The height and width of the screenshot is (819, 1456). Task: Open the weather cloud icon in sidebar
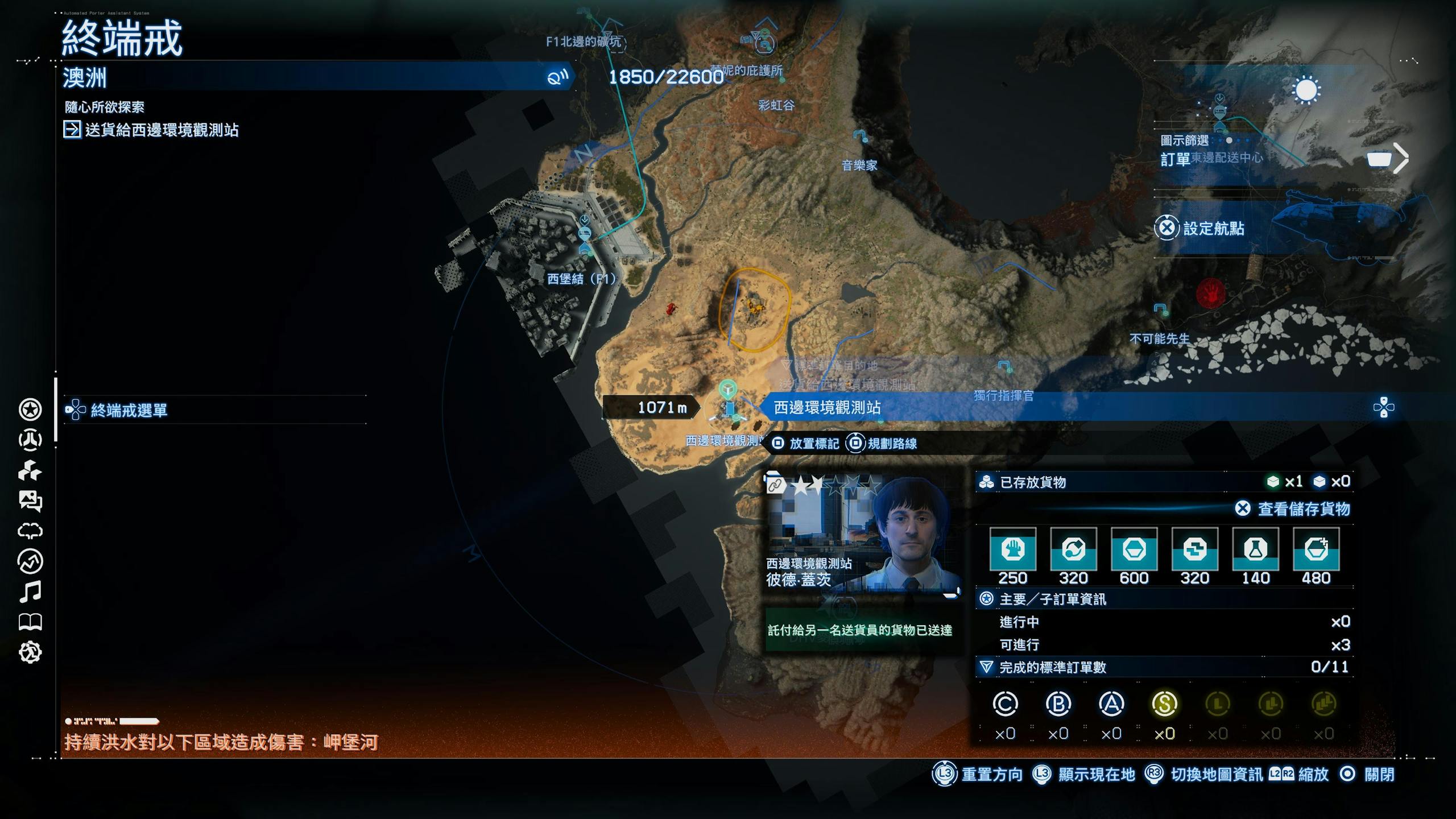pos(30,531)
